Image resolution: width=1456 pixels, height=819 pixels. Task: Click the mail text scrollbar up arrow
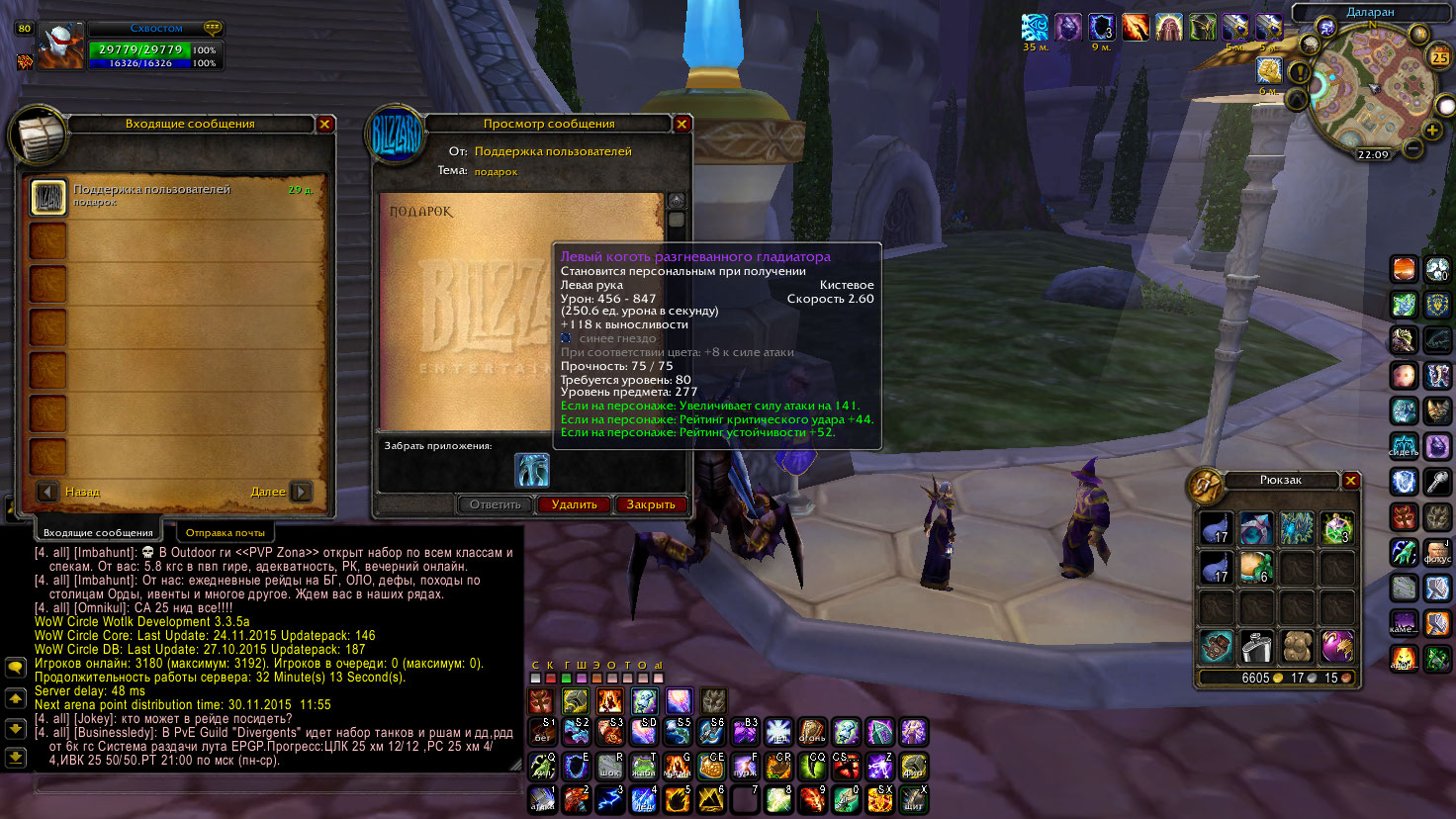(677, 201)
